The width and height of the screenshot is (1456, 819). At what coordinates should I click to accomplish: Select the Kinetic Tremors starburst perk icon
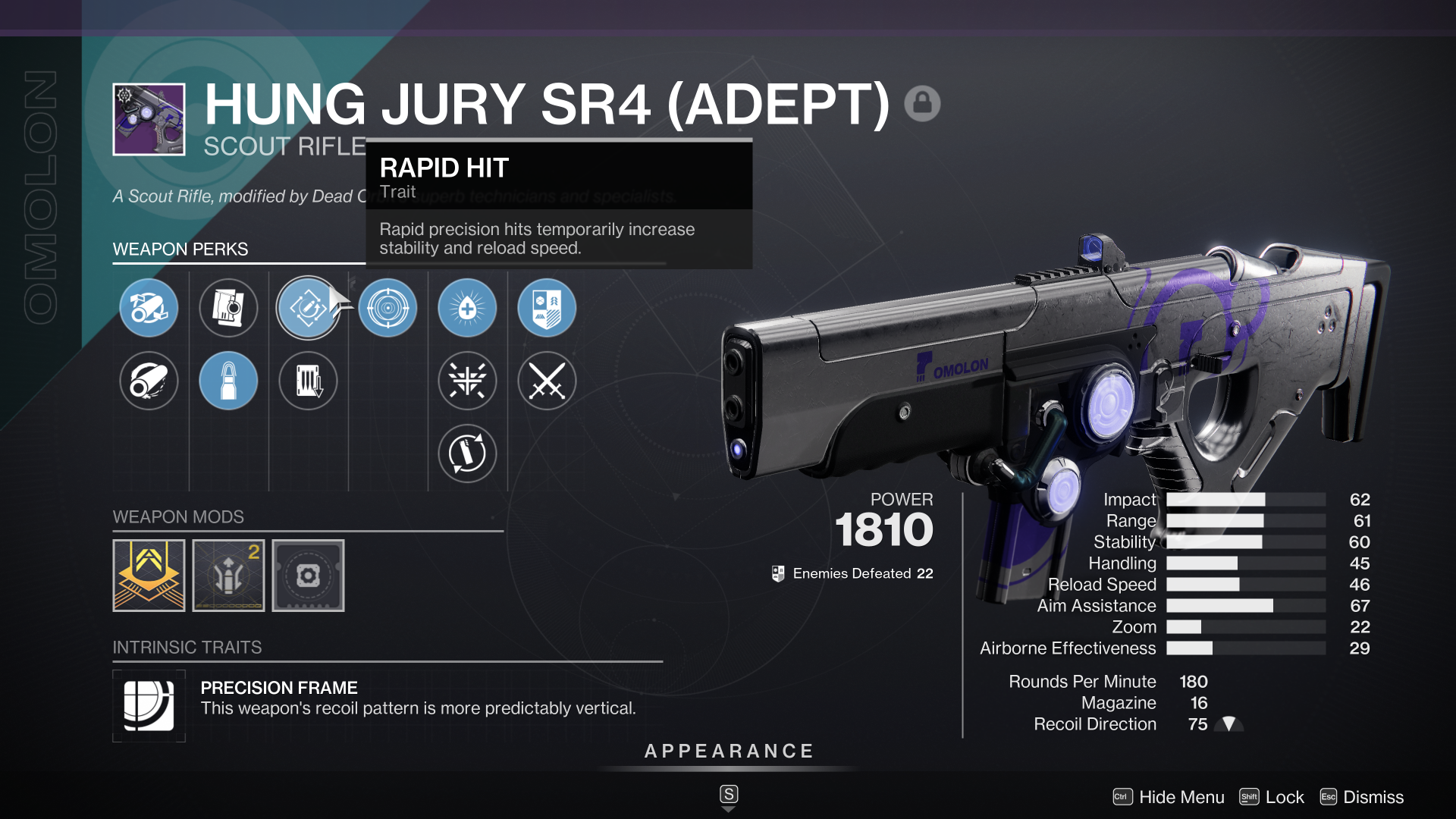tap(467, 381)
